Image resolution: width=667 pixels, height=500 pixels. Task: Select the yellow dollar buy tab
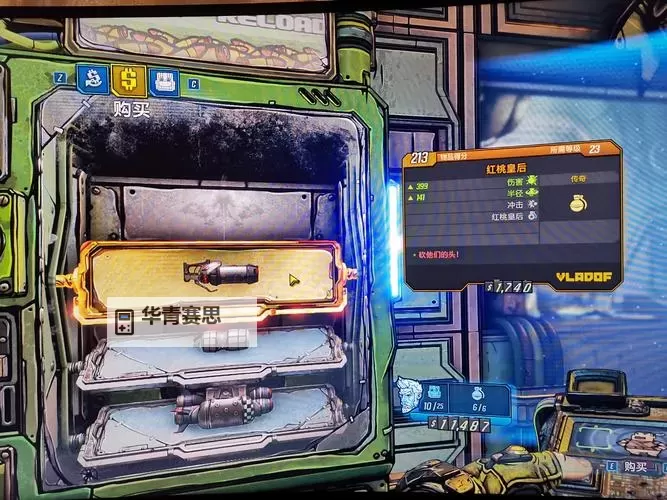pyautogui.click(x=128, y=80)
